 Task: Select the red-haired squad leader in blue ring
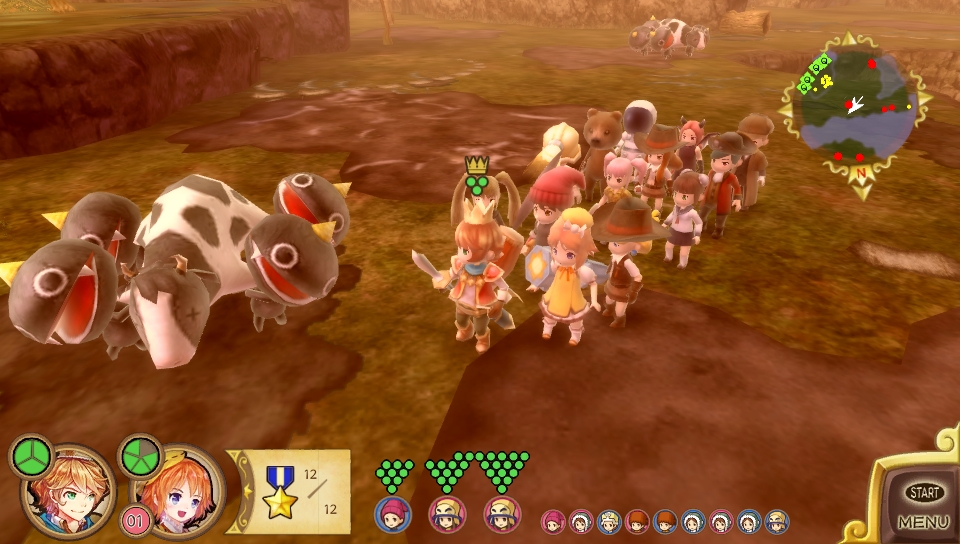click(393, 514)
